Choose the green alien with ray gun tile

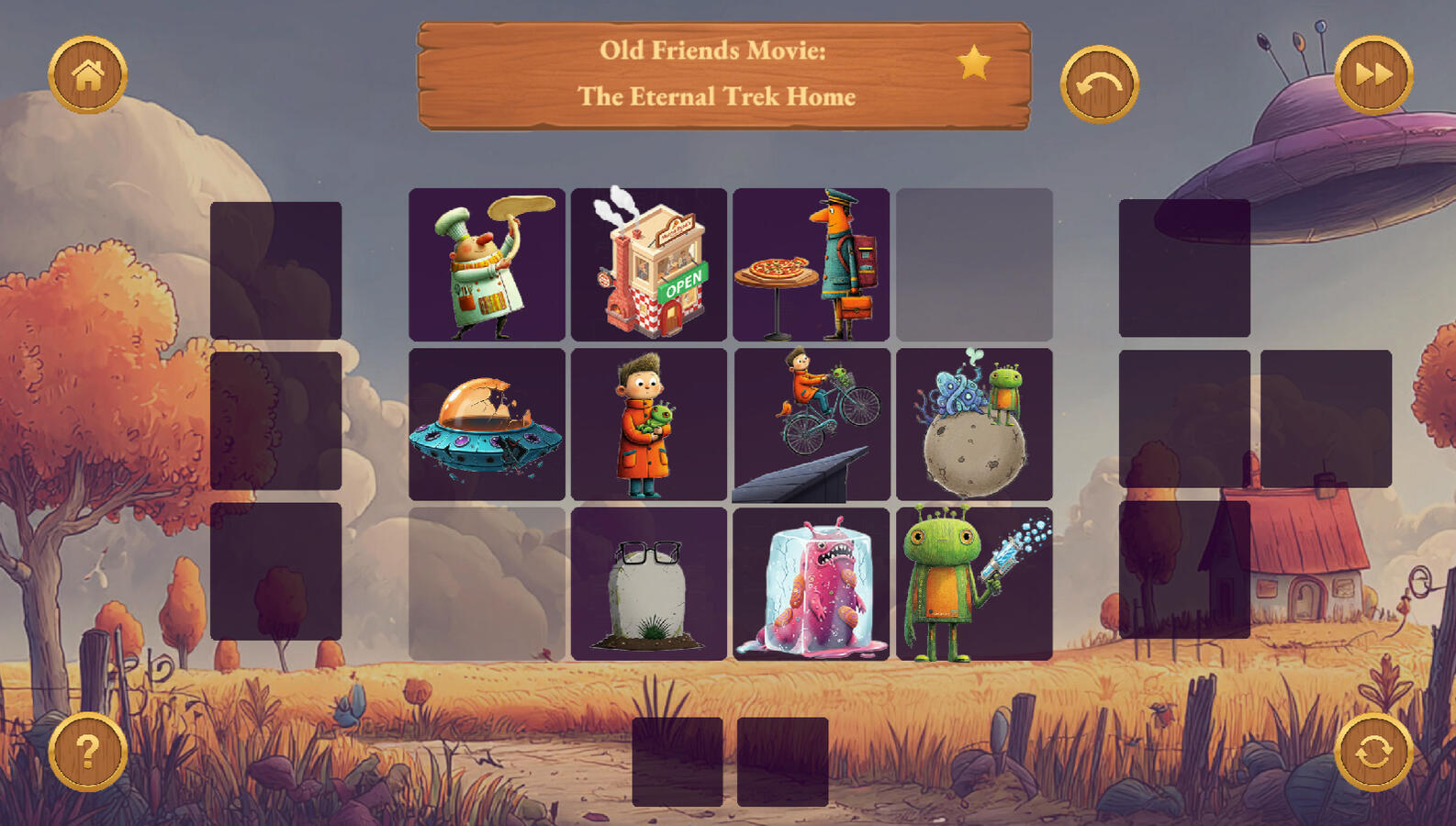click(x=974, y=584)
